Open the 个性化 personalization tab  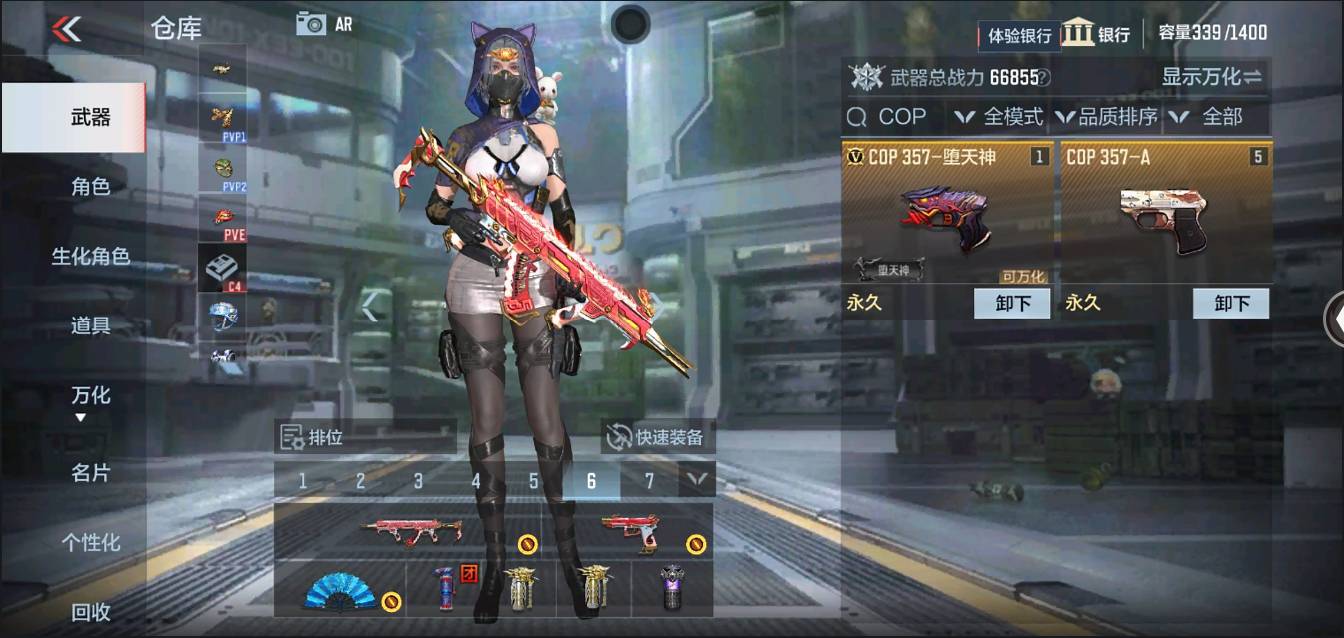coord(90,542)
